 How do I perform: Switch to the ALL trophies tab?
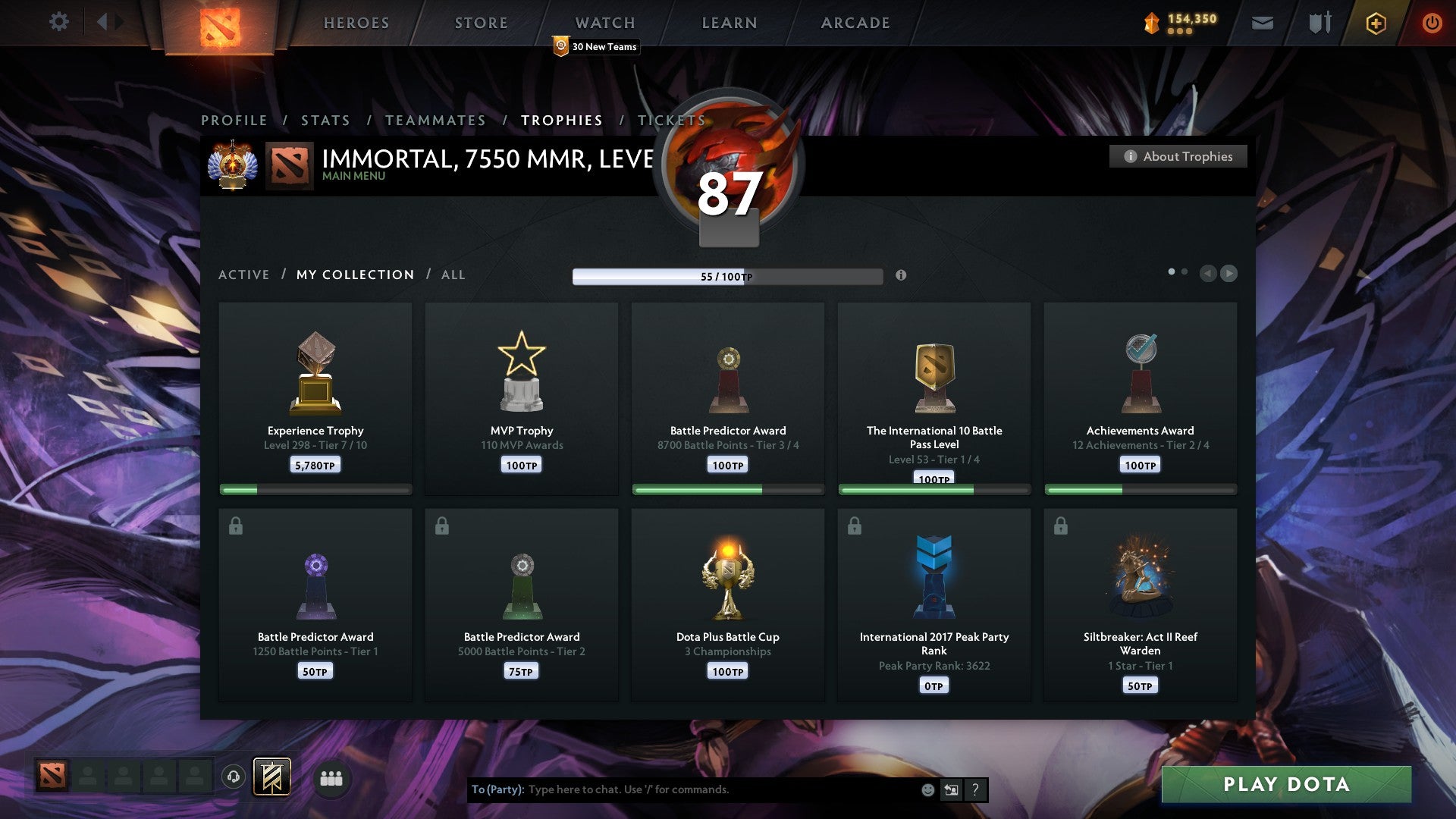pos(453,275)
